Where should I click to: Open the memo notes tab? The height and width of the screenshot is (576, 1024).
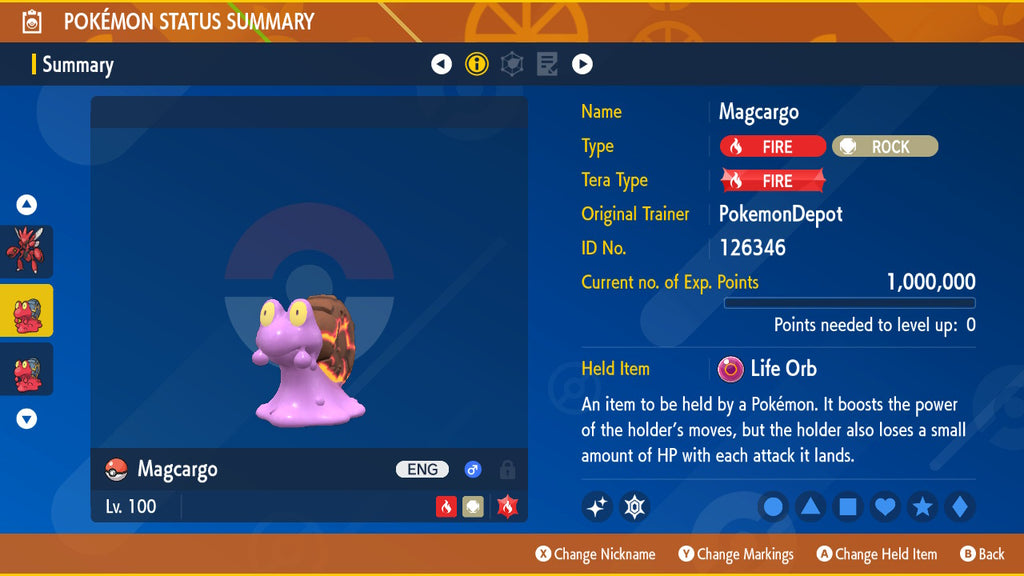tap(547, 65)
